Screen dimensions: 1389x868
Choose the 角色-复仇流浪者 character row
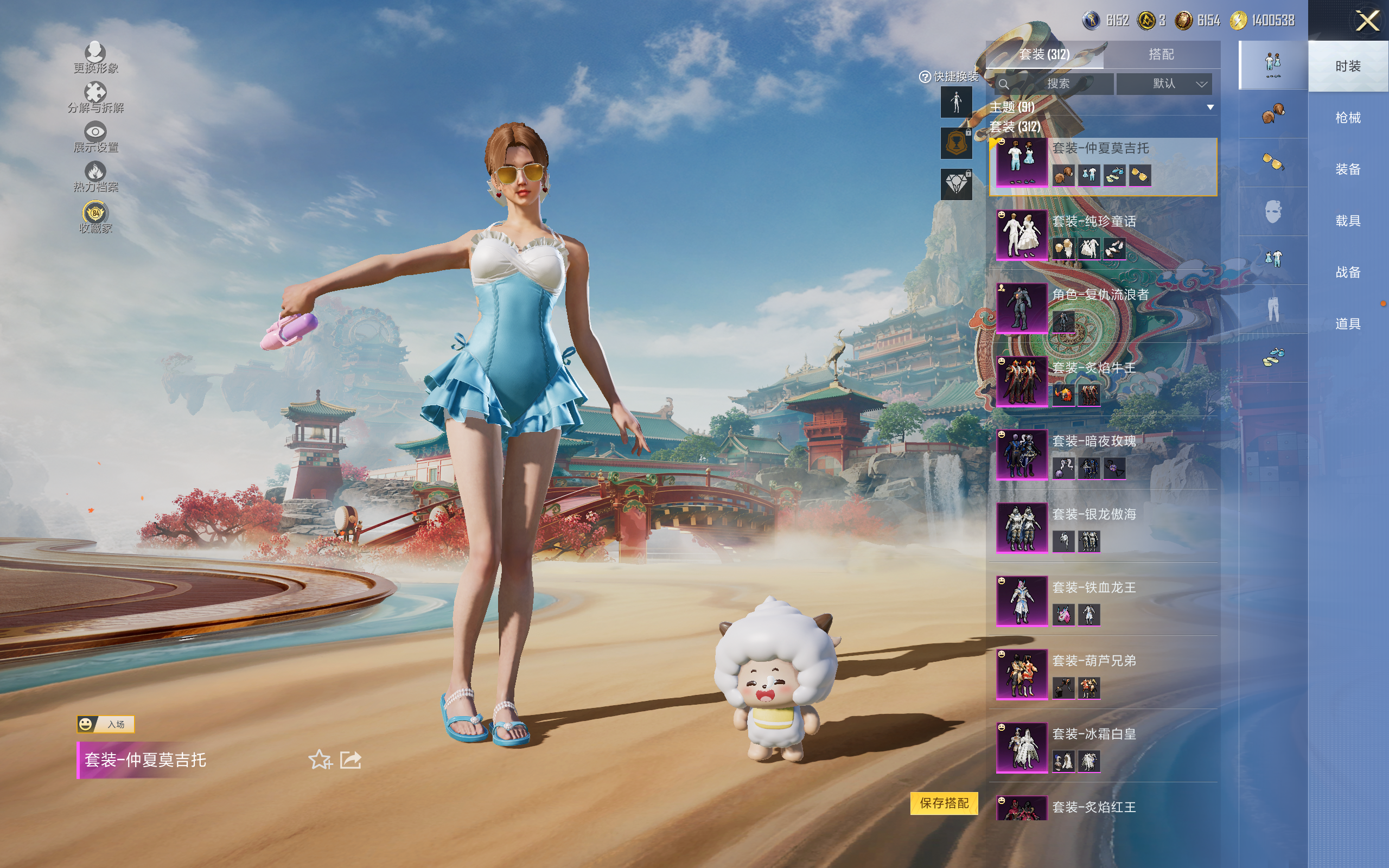click(x=1102, y=308)
